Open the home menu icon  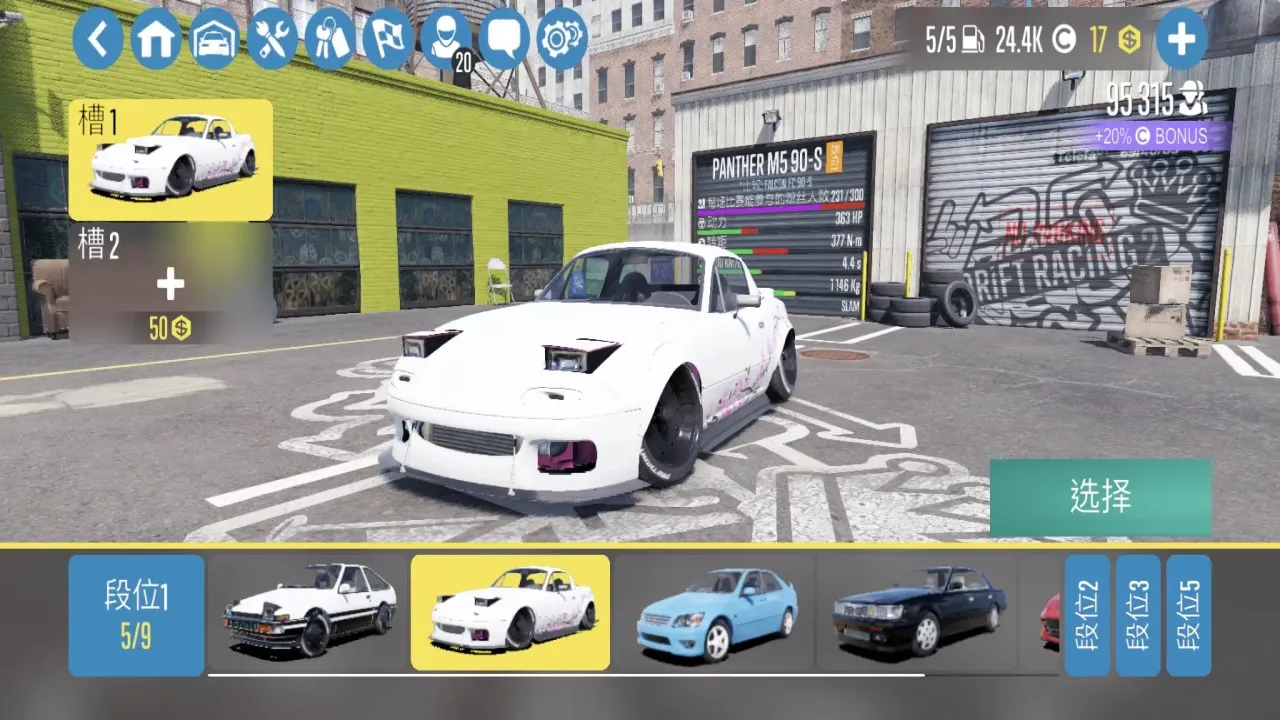pos(156,40)
